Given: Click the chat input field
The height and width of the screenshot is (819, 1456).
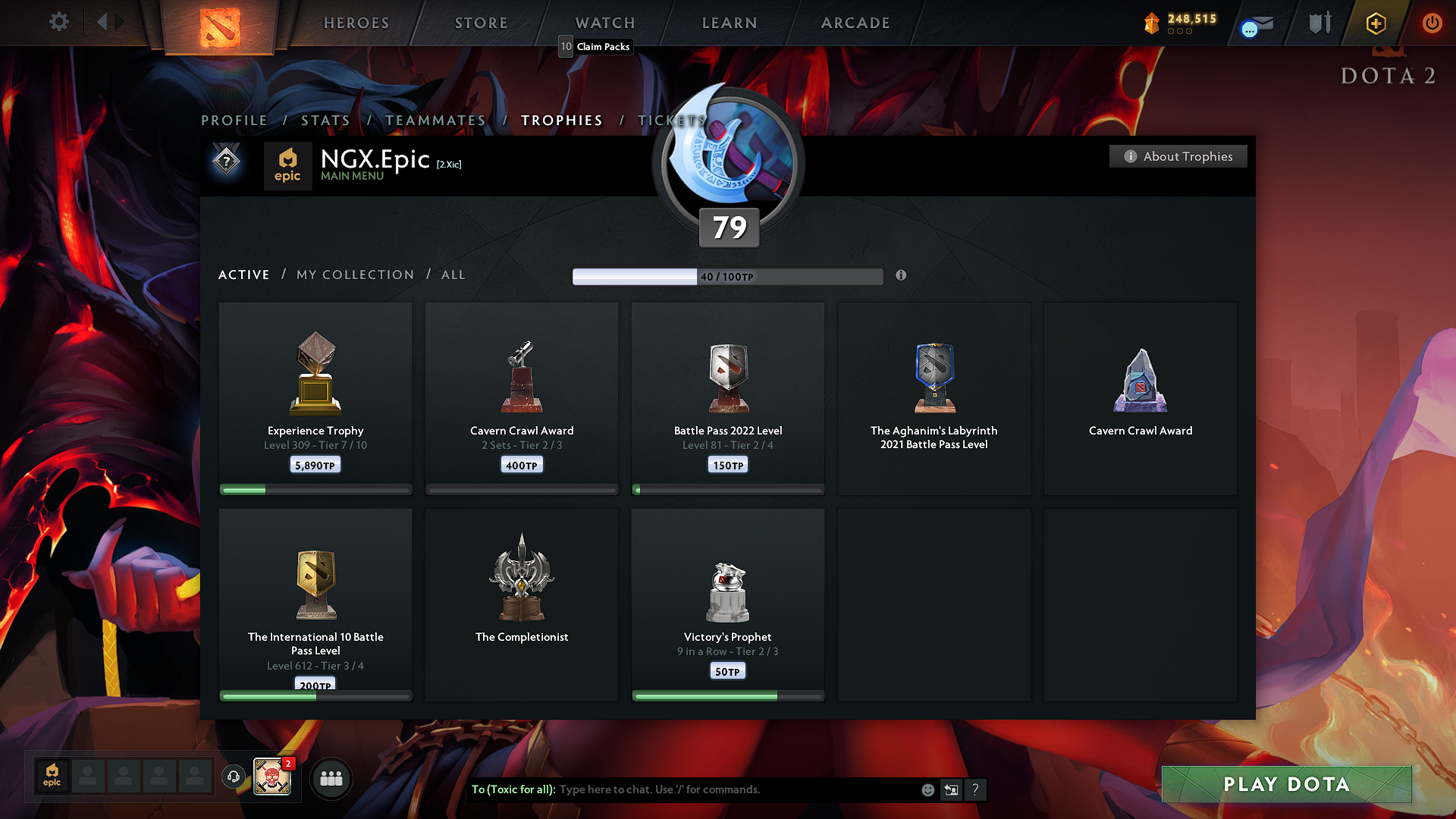Looking at the screenshot, I should click(736, 789).
